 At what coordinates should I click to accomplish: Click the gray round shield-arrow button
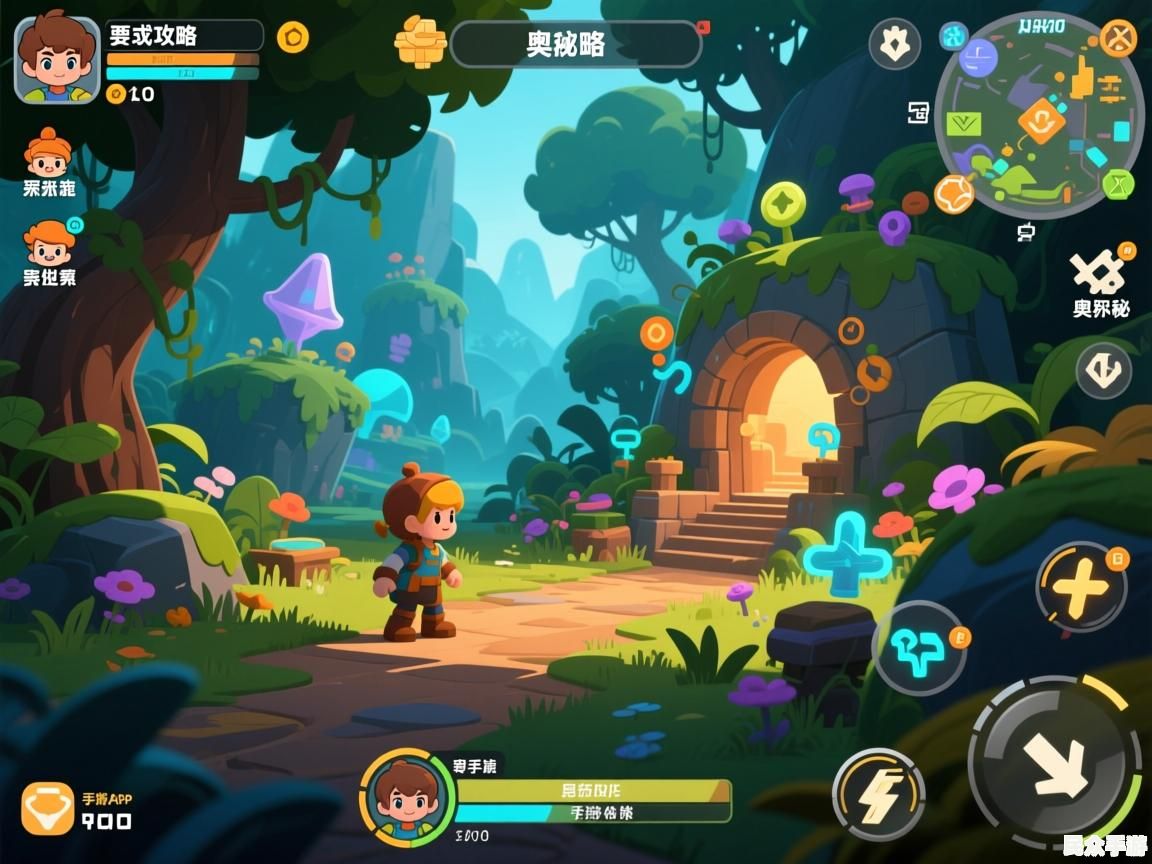pos(1104,371)
